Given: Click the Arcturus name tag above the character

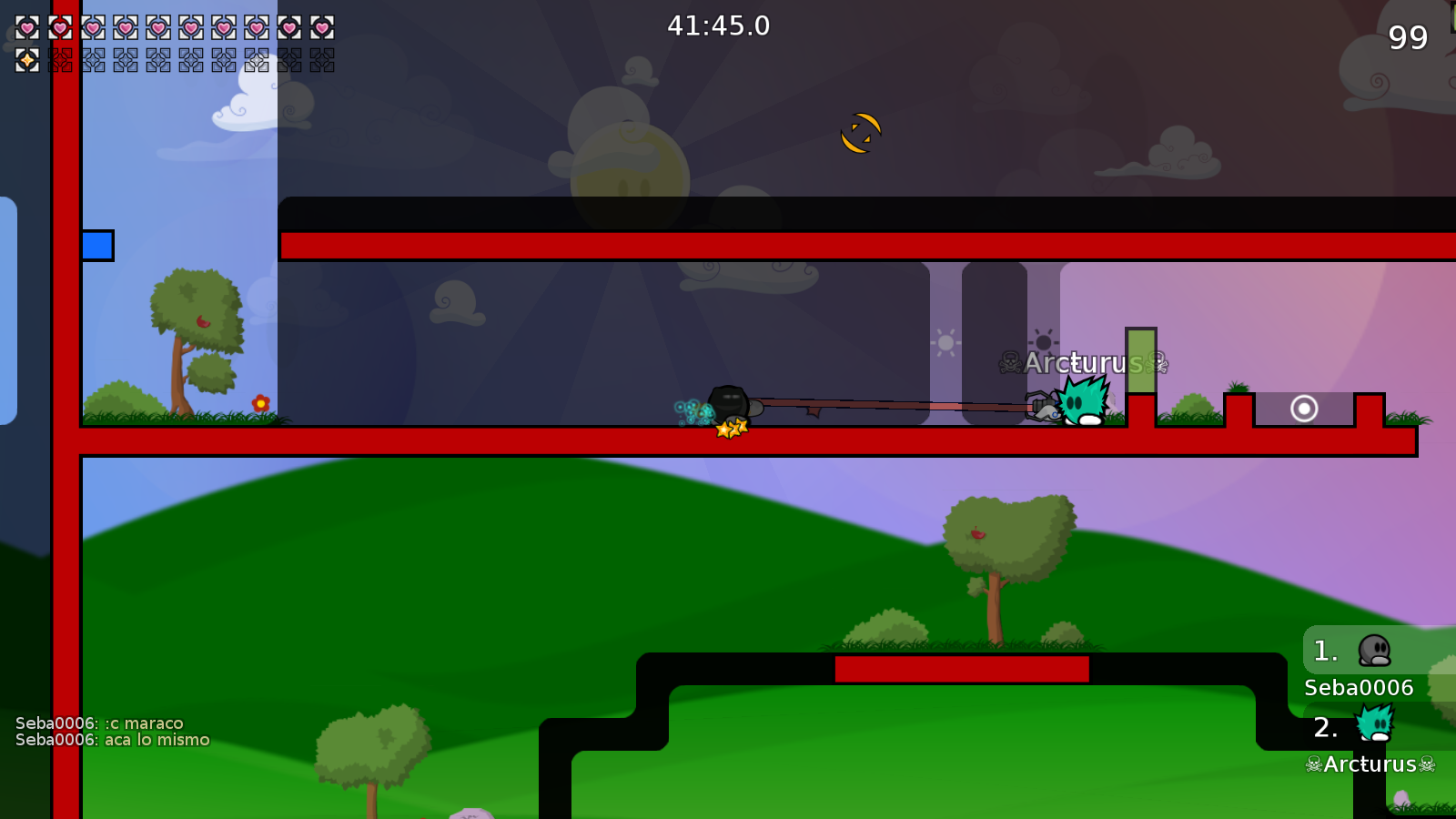Looking at the screenshot, I should click(x=1085, y=363).
